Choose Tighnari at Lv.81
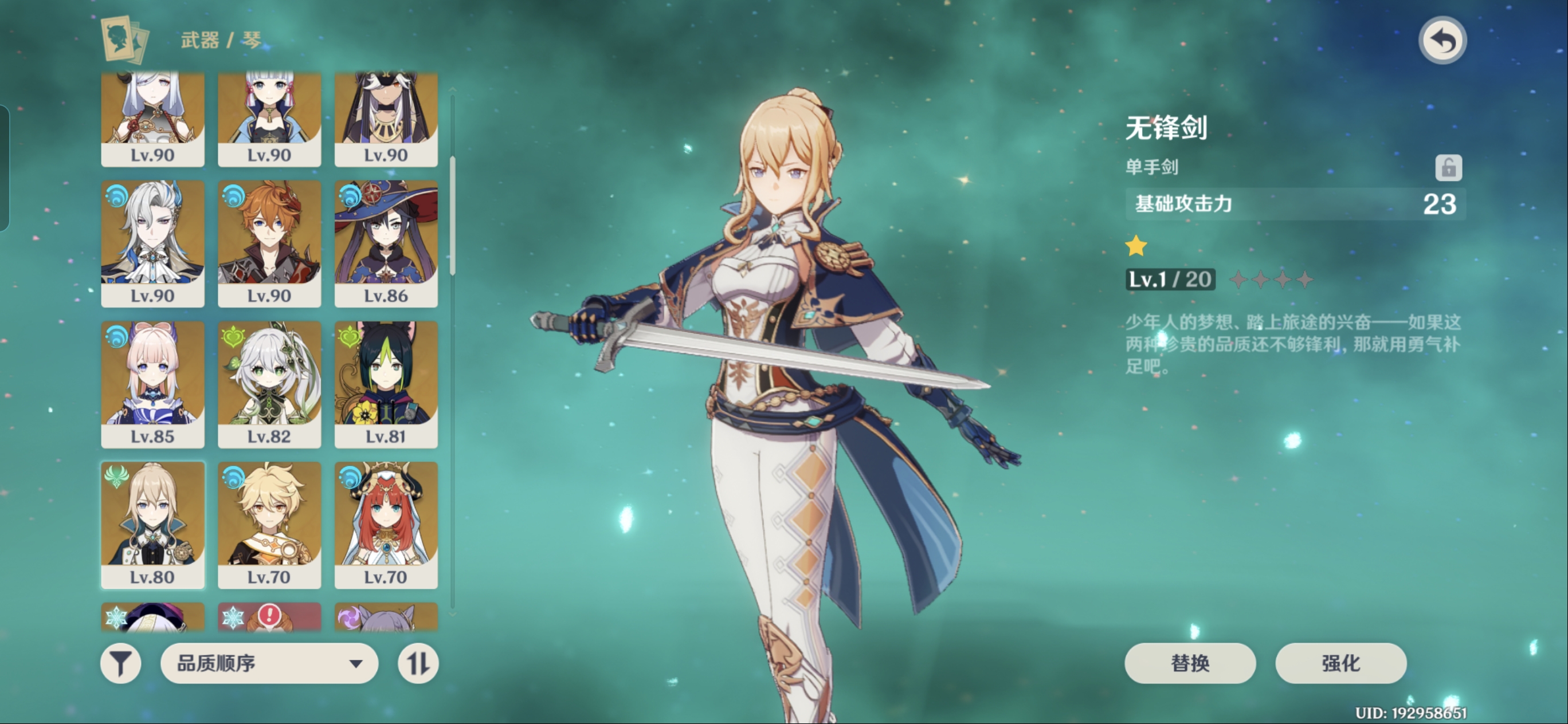The width and height of the screenshot is (1568, 724). click(386, 384)
